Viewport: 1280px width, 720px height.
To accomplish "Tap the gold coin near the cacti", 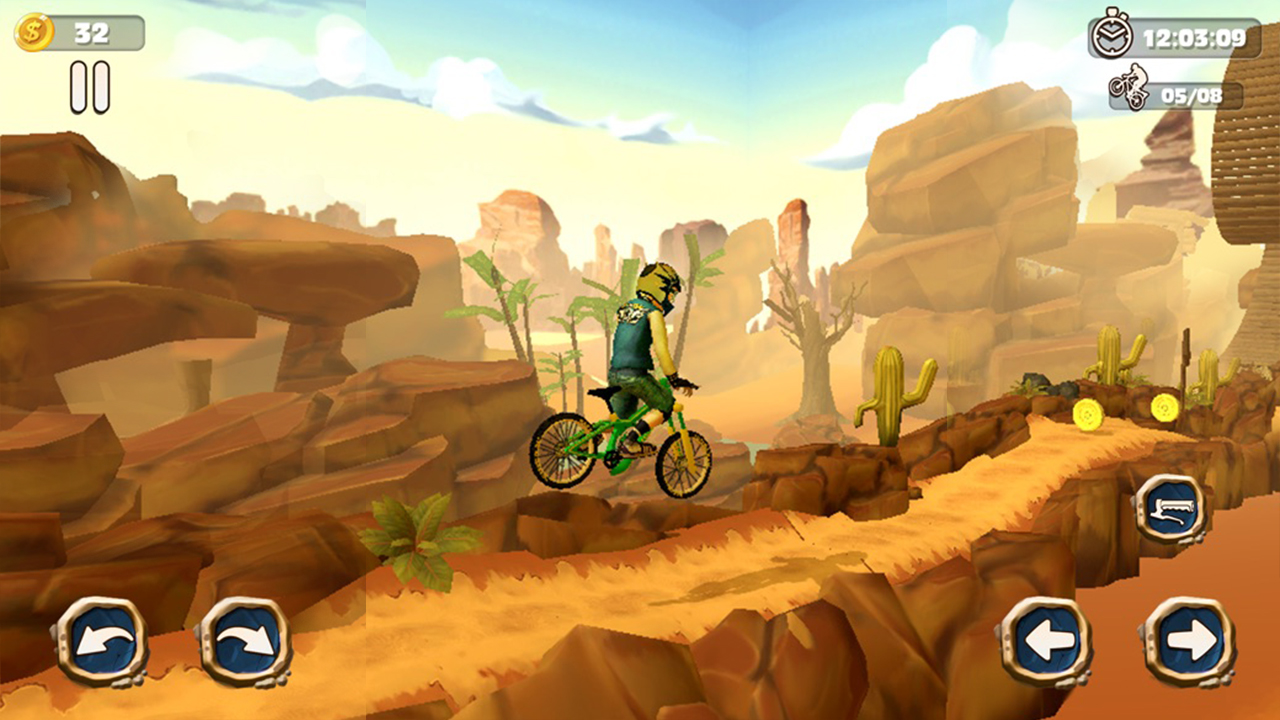I will (1166, 407).
